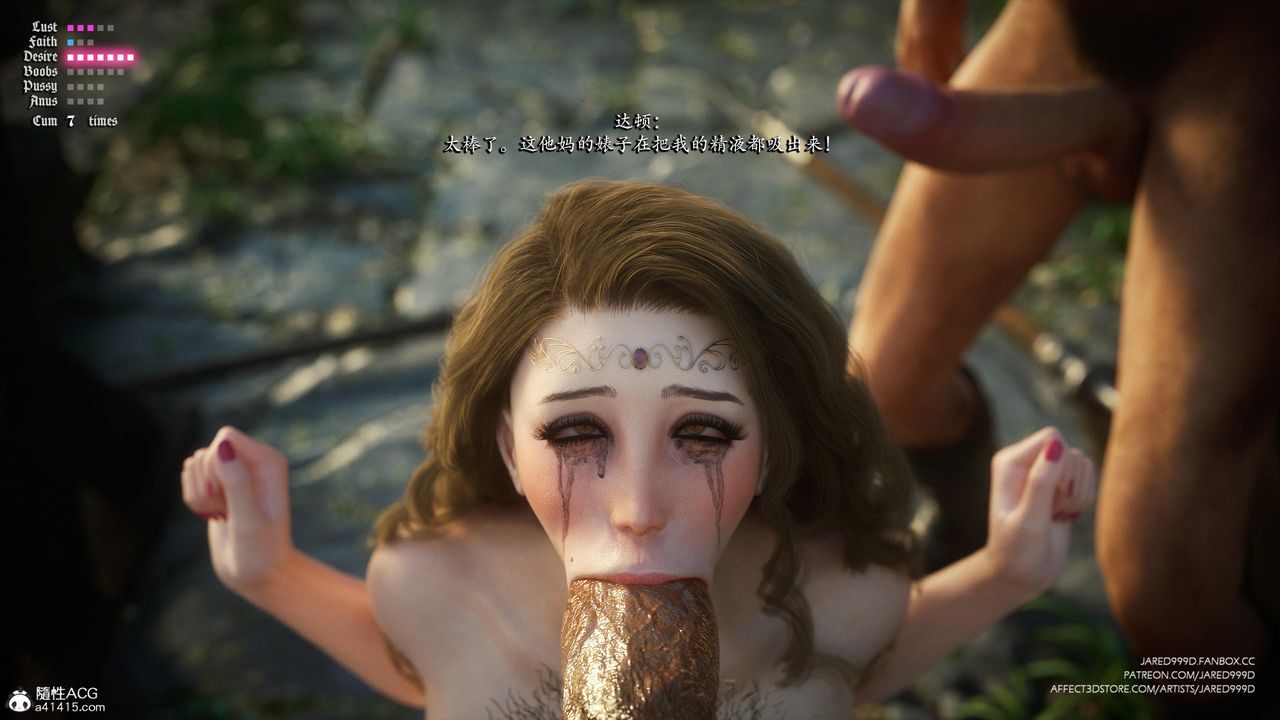Image resolution: width=1280 pixels, height=720 pixels.
Task: Click the dialogue text to advance
Action: tap(640, 144)
